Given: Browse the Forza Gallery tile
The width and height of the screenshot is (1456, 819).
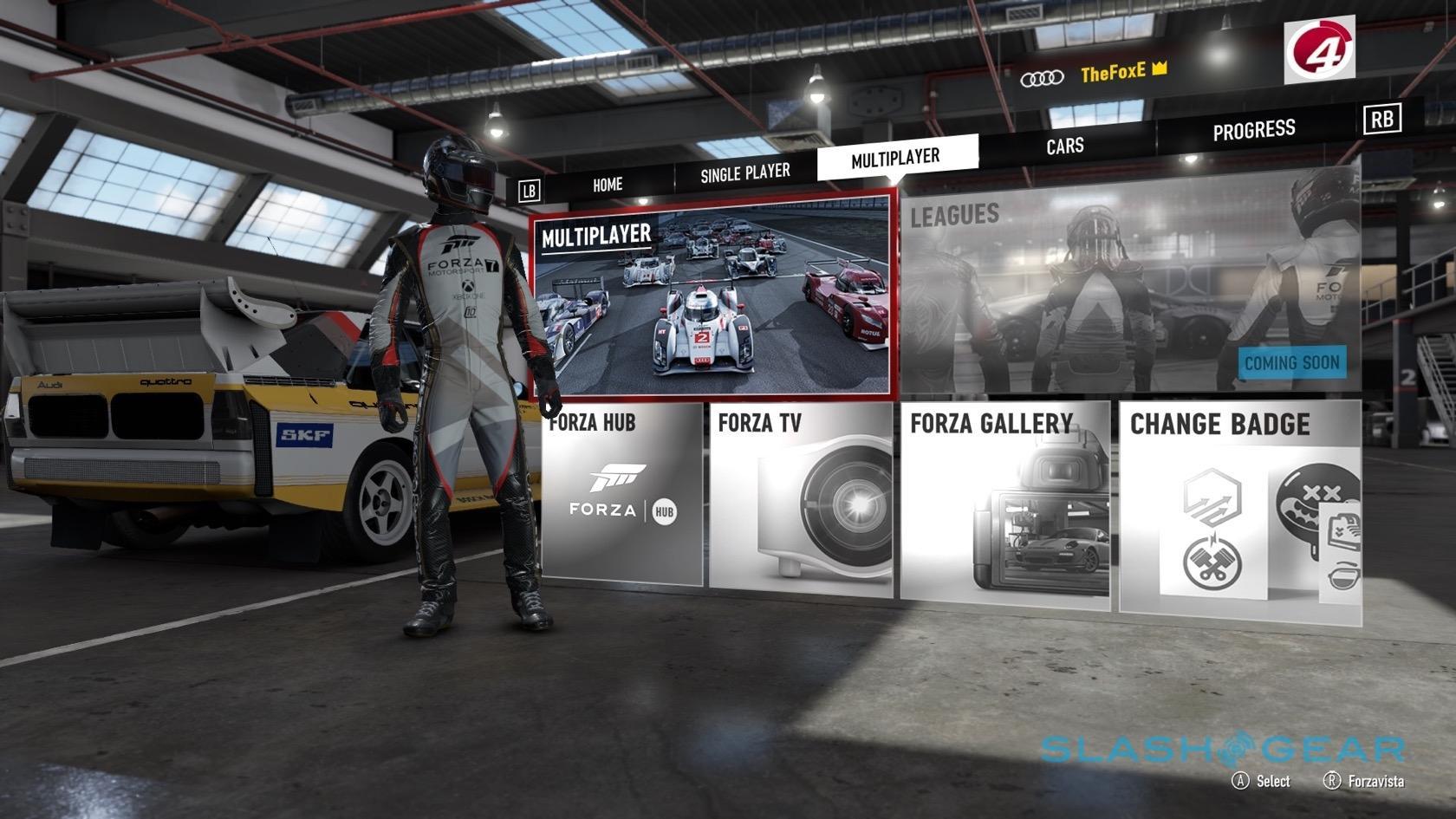Looking at the screenshot, I should click(x=1005, y=503).
